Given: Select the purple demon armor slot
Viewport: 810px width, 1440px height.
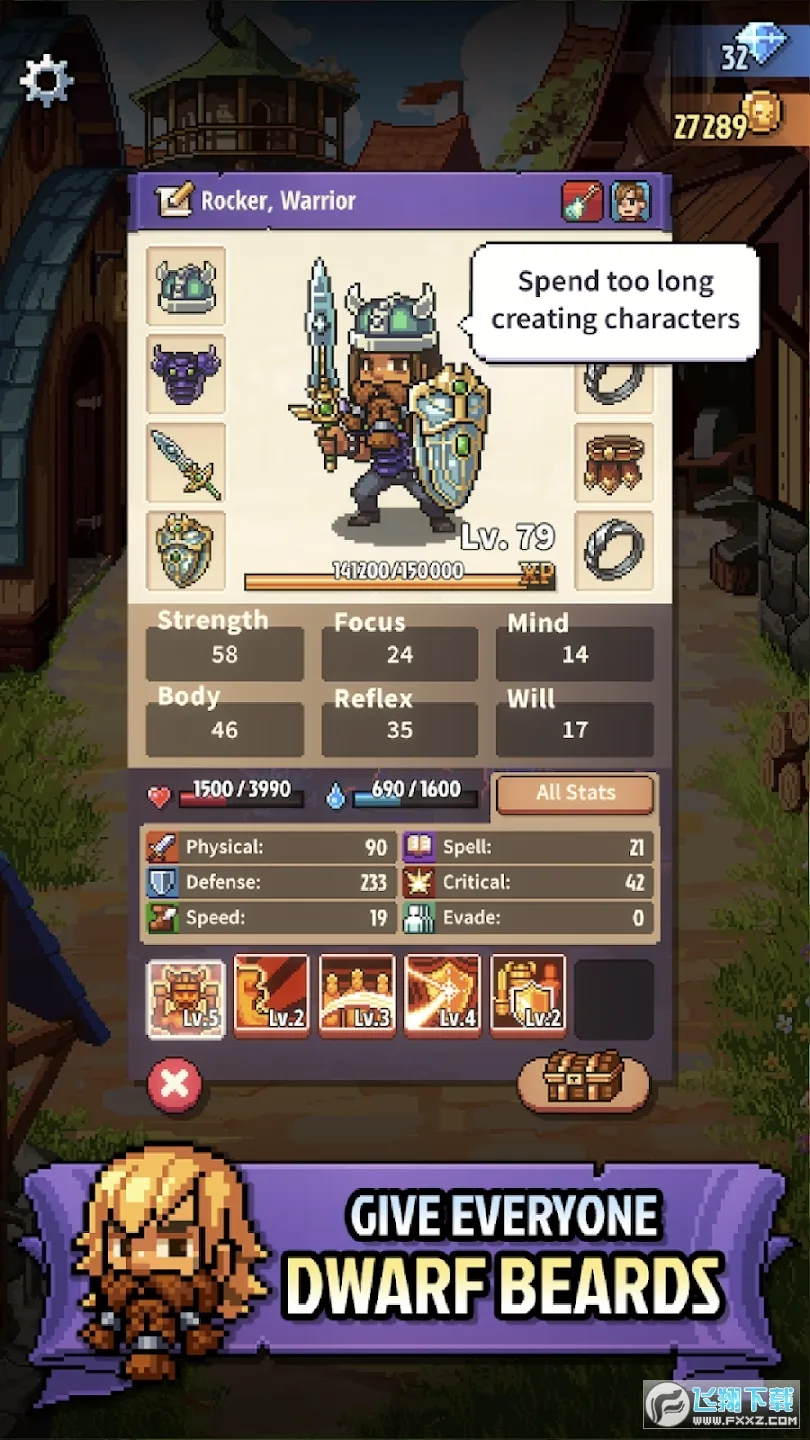Looking at the screenshot, I should pos(186,374).
